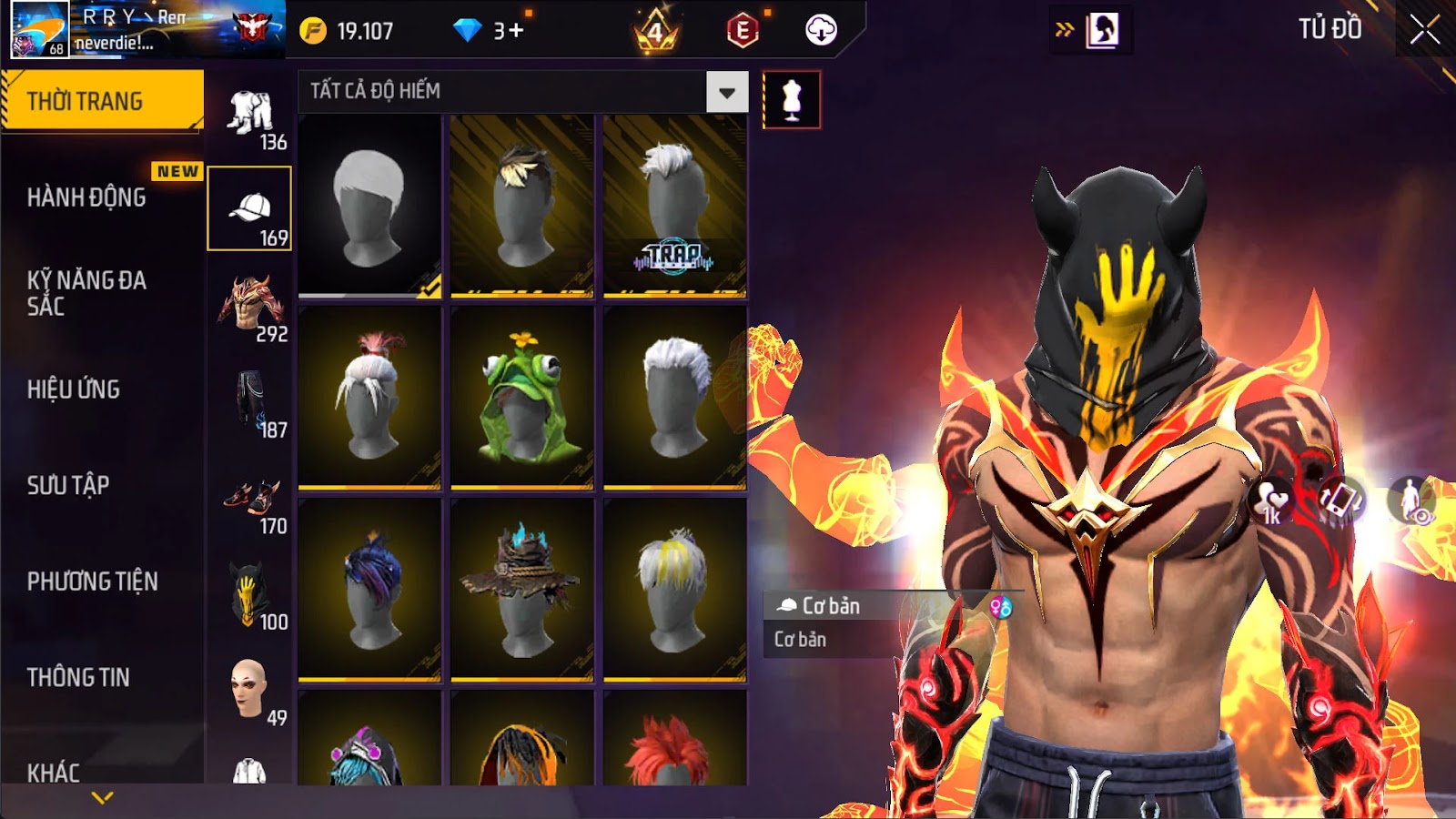Open the cloud download icon

click(821, 31)
